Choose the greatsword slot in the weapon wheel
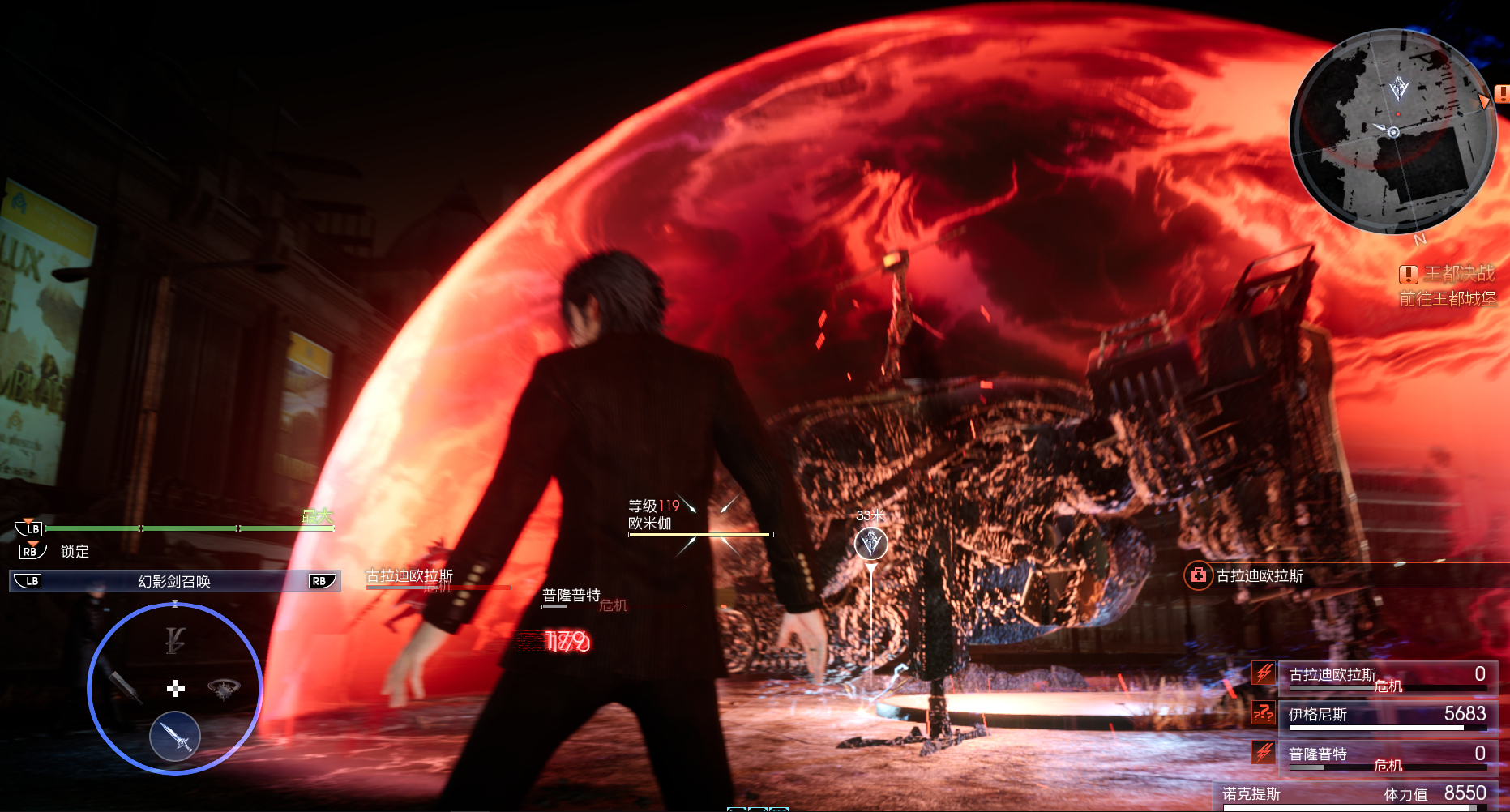This screenshot has height=812, width=1510. (125, 686)
